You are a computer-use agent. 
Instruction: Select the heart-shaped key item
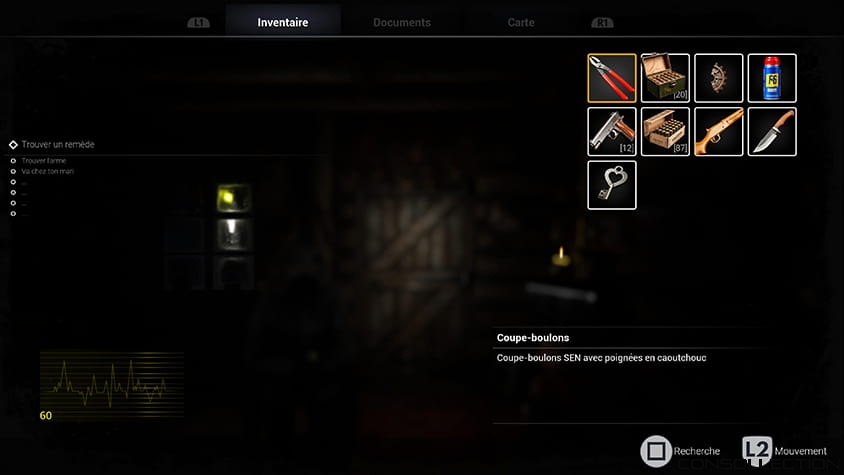click(x=612, y=185)
